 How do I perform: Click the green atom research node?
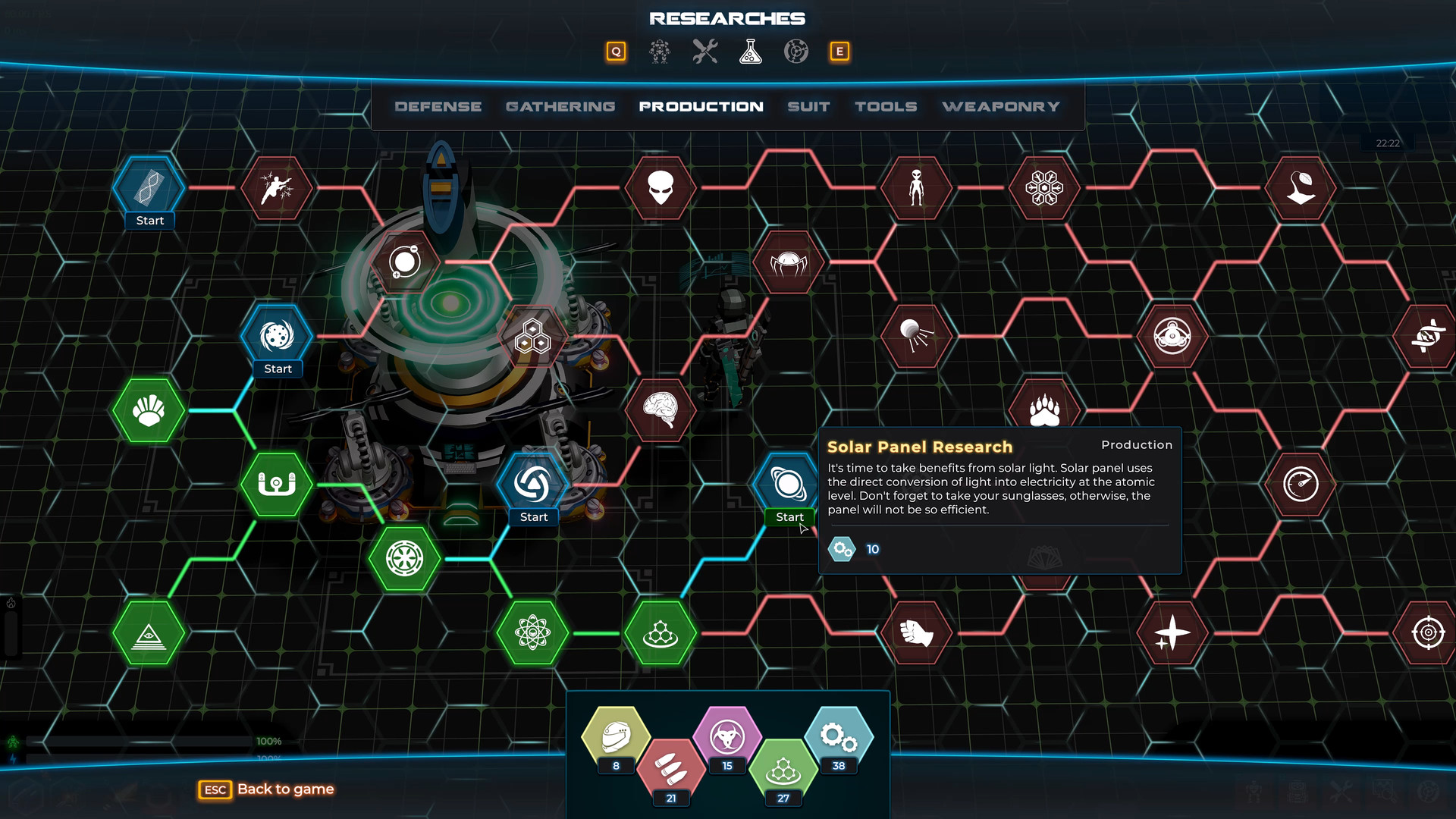tap(532, 634)
